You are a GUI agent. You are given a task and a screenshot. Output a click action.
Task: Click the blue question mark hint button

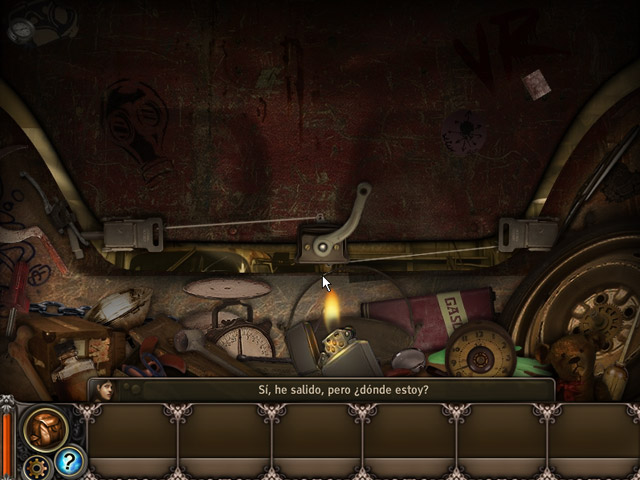coord(70,462)
